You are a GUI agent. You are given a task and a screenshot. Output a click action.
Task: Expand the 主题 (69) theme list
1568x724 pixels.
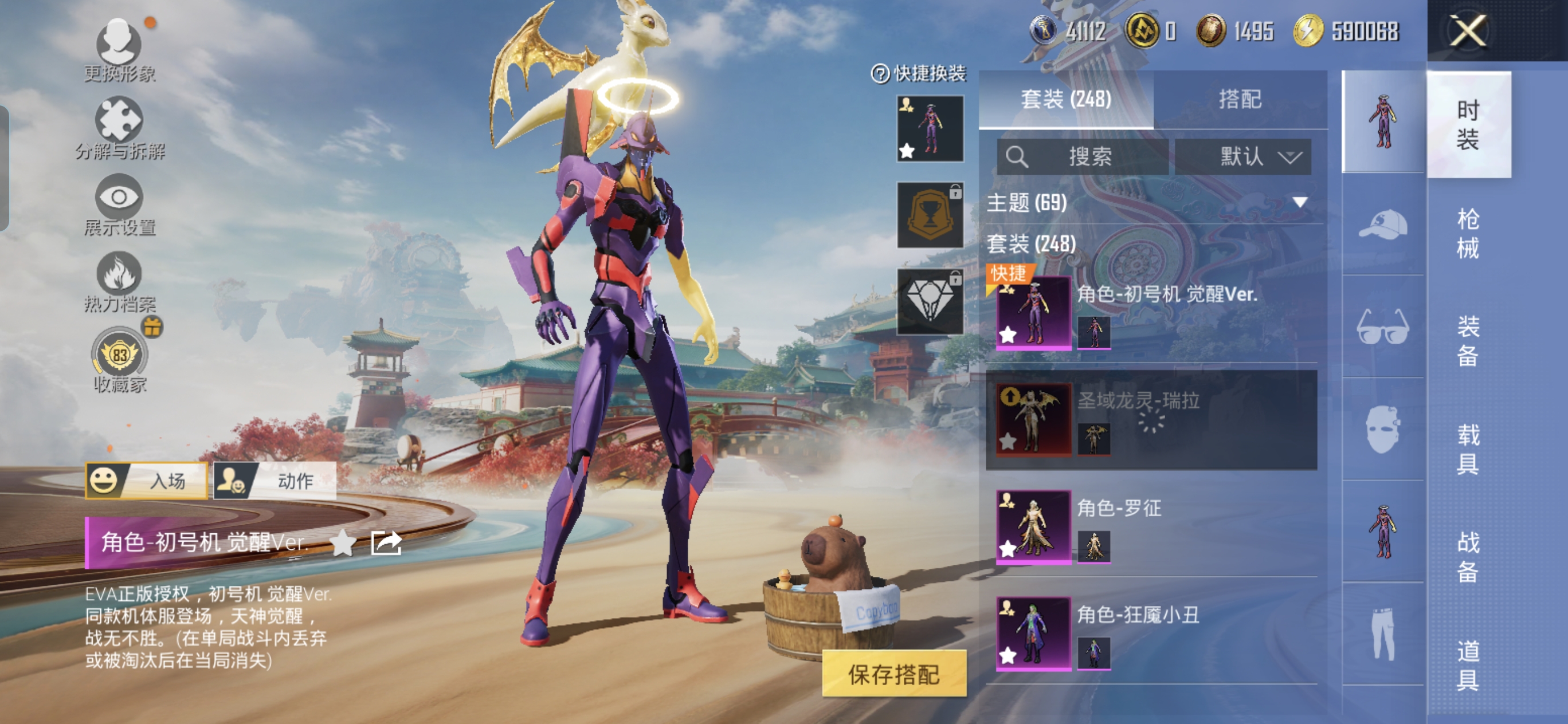(x=1300, y=203)
